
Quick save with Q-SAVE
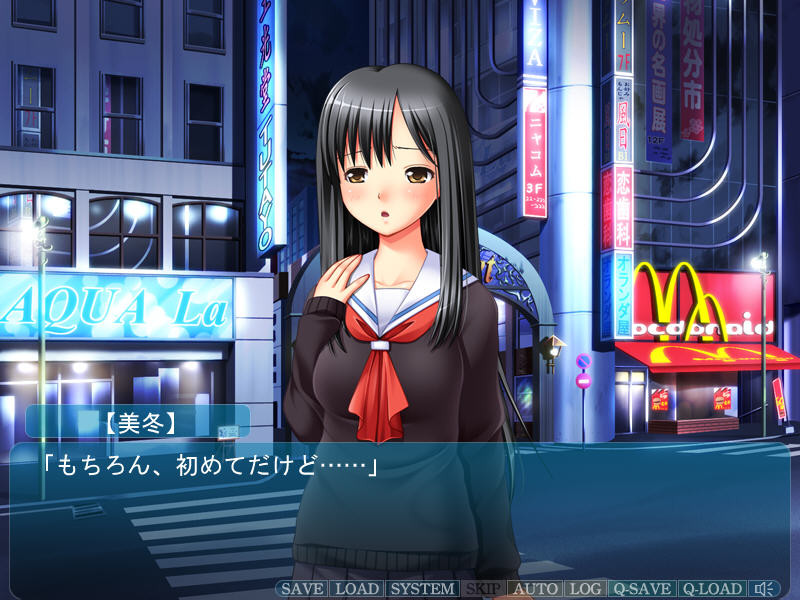pos(641,589)
